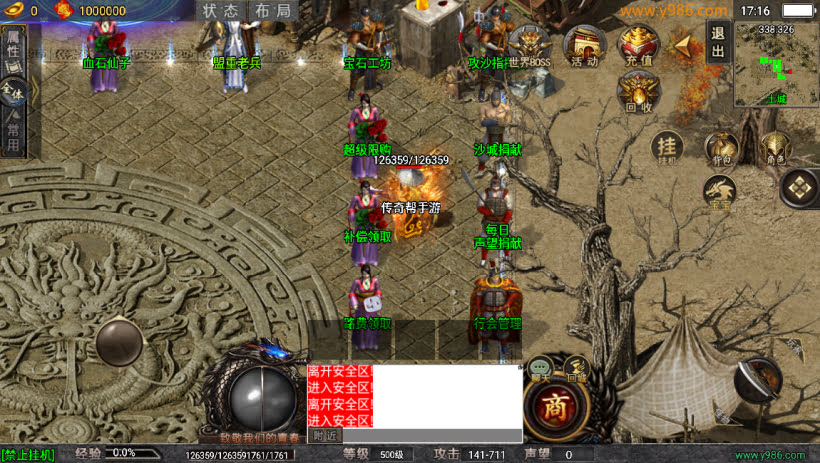Select the 全体 round mode button
820x463 pixels.
13,92
